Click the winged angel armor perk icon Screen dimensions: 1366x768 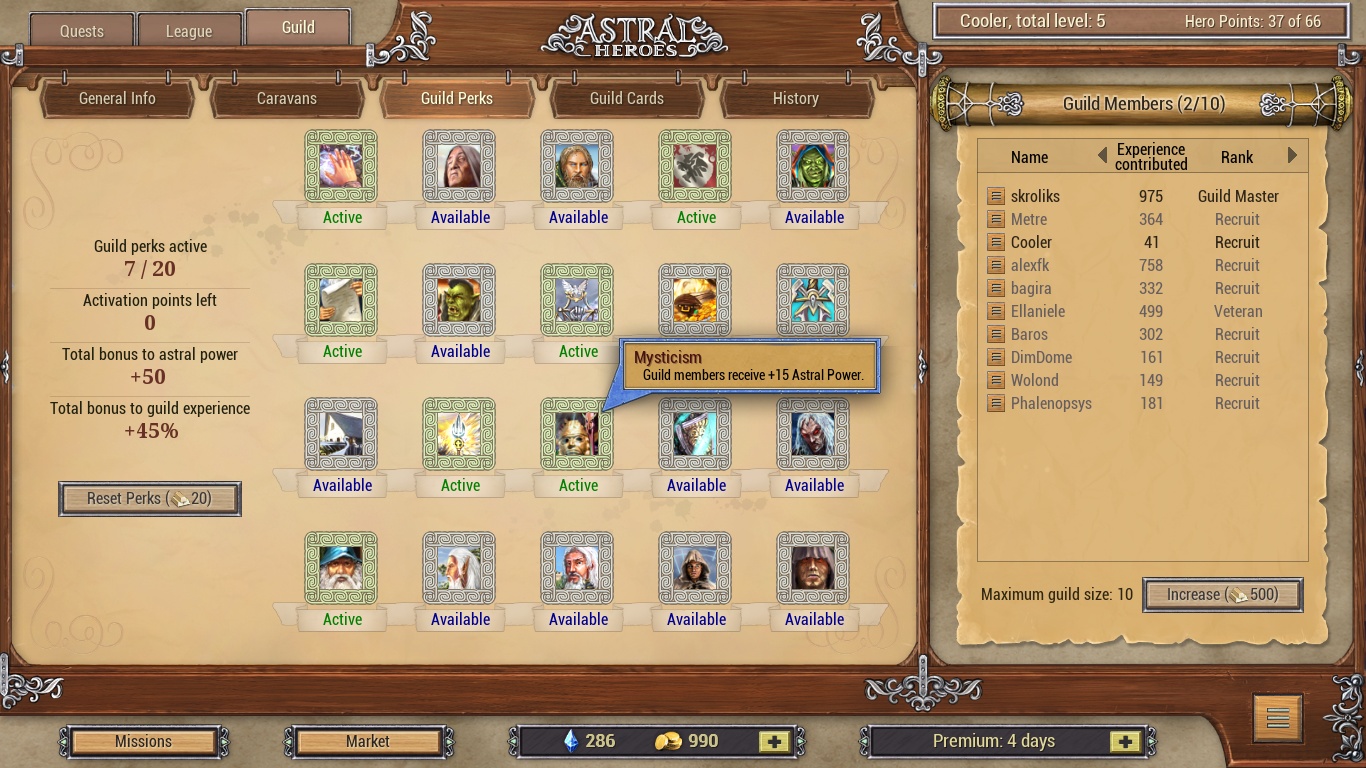coord(577,299)
